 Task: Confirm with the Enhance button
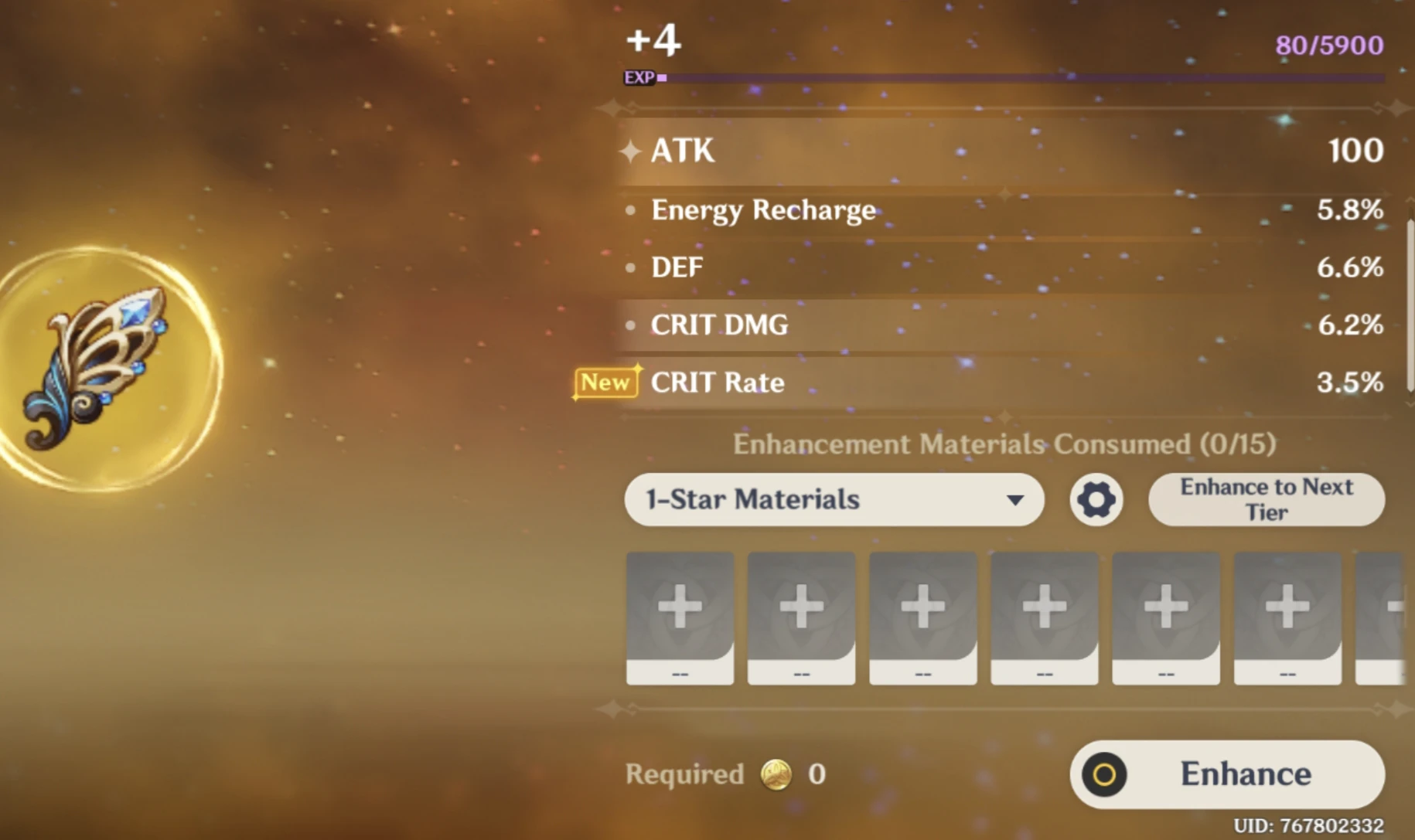tap(1227, 774)
